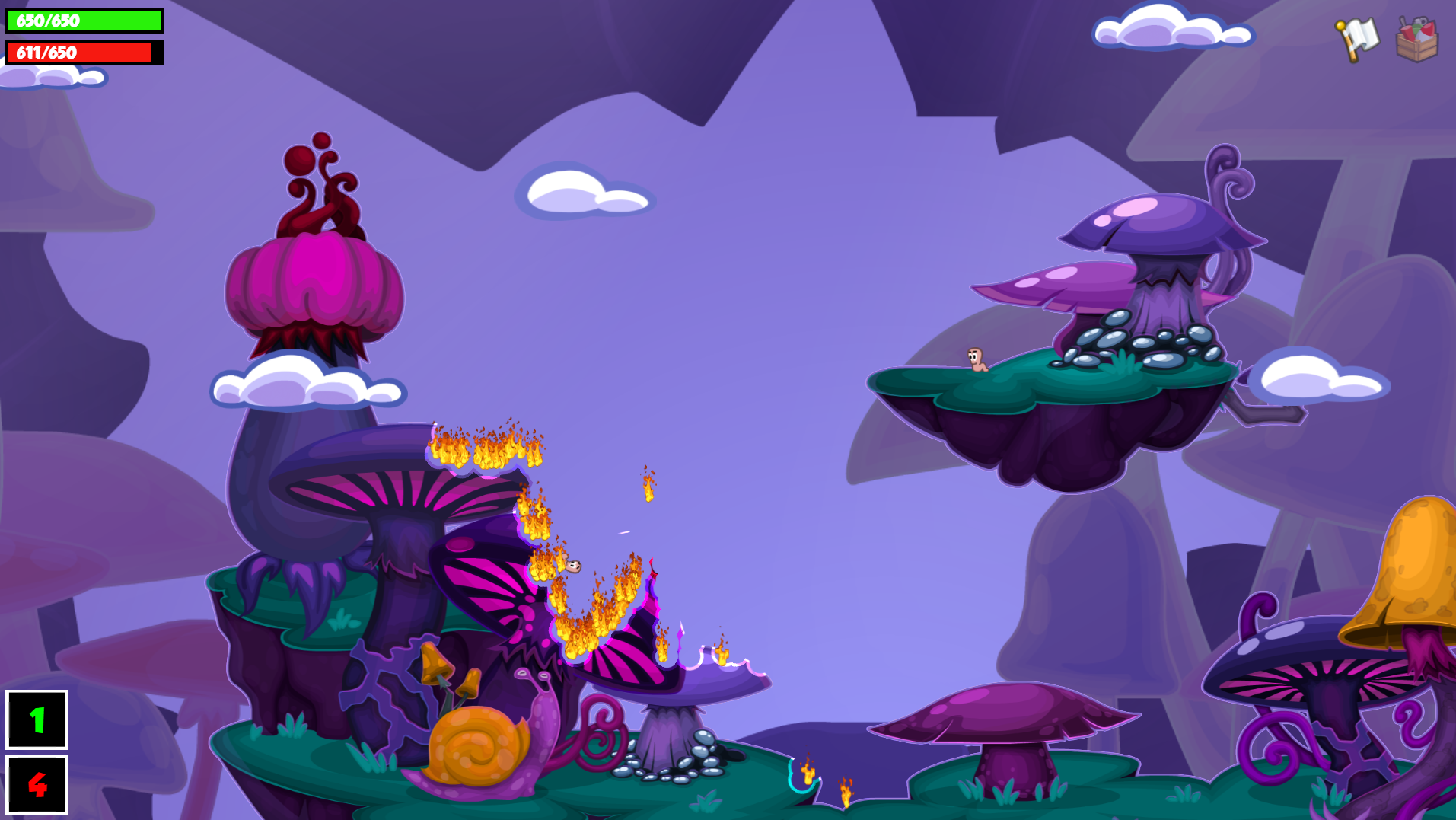Click the orange snail near the mushrooms

[476, 750]
